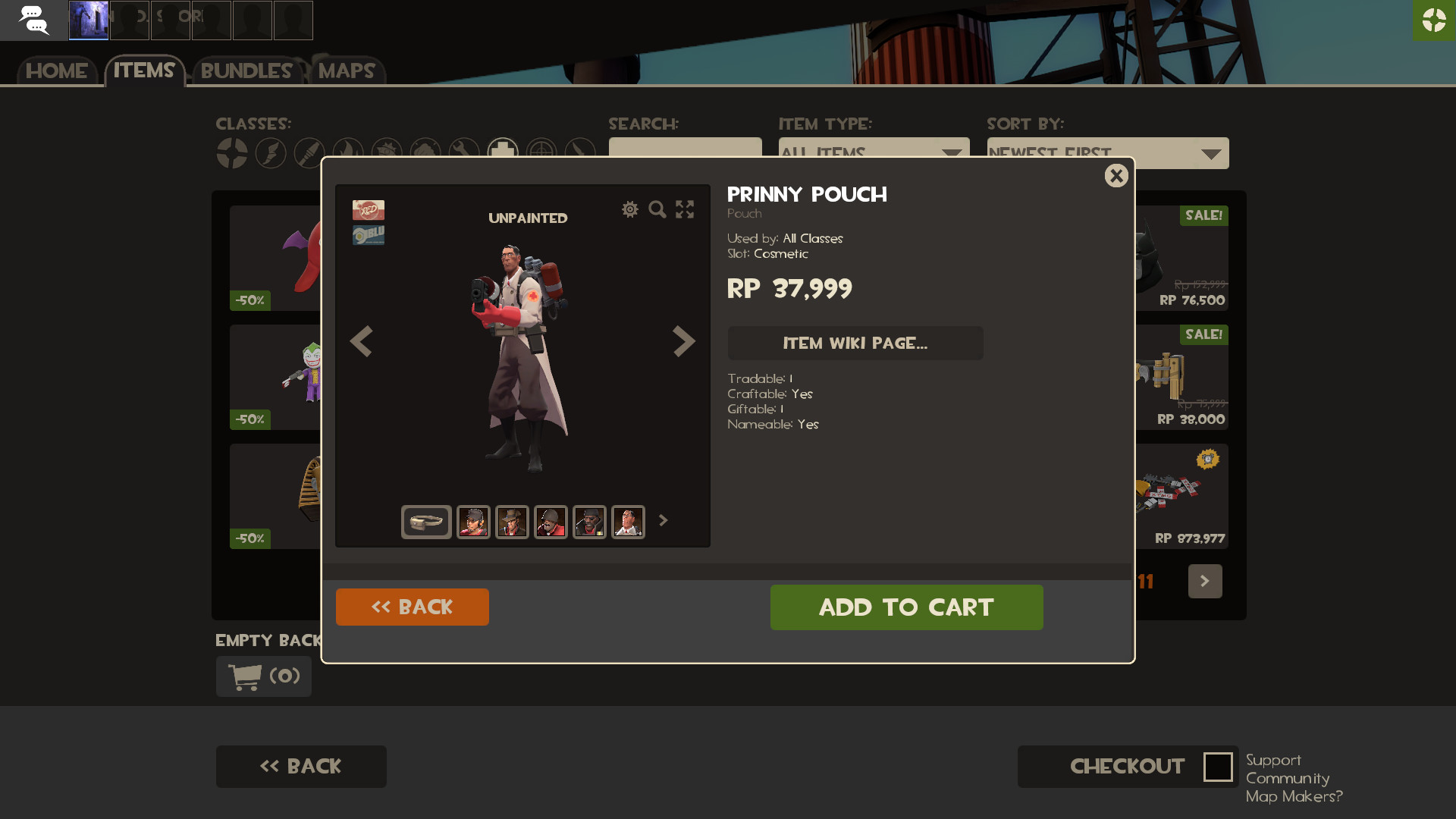Expand the preview to fullscreen with arrows icon
Image resolution: width=1456 pixels, height=819 pixels.
(x=684, y=210)
